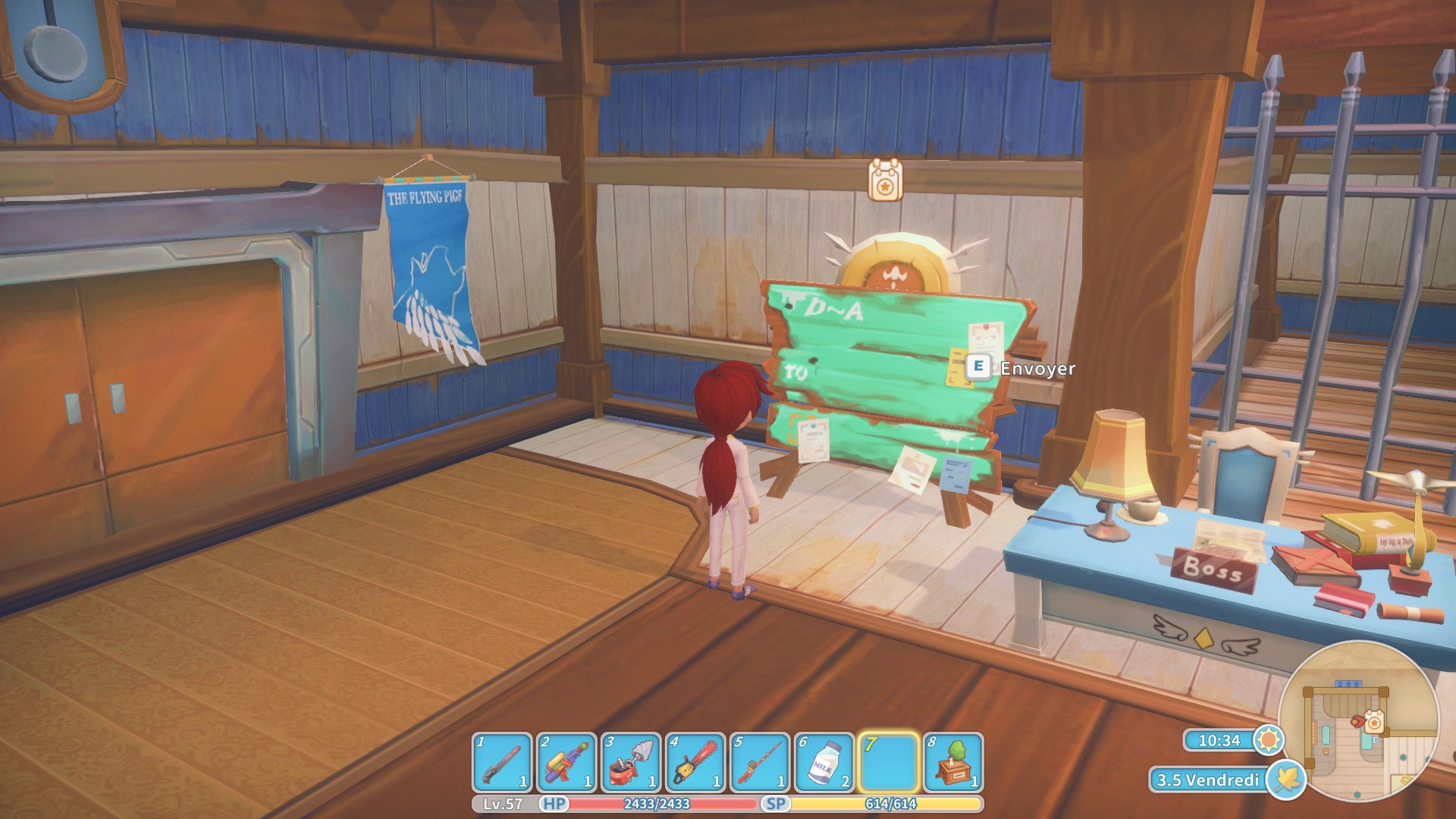Image resolution: width=1456 pixels, height=819 pixels.
Task: Select the sword in hotbar slot 1
Action: [x=501, y=763]
